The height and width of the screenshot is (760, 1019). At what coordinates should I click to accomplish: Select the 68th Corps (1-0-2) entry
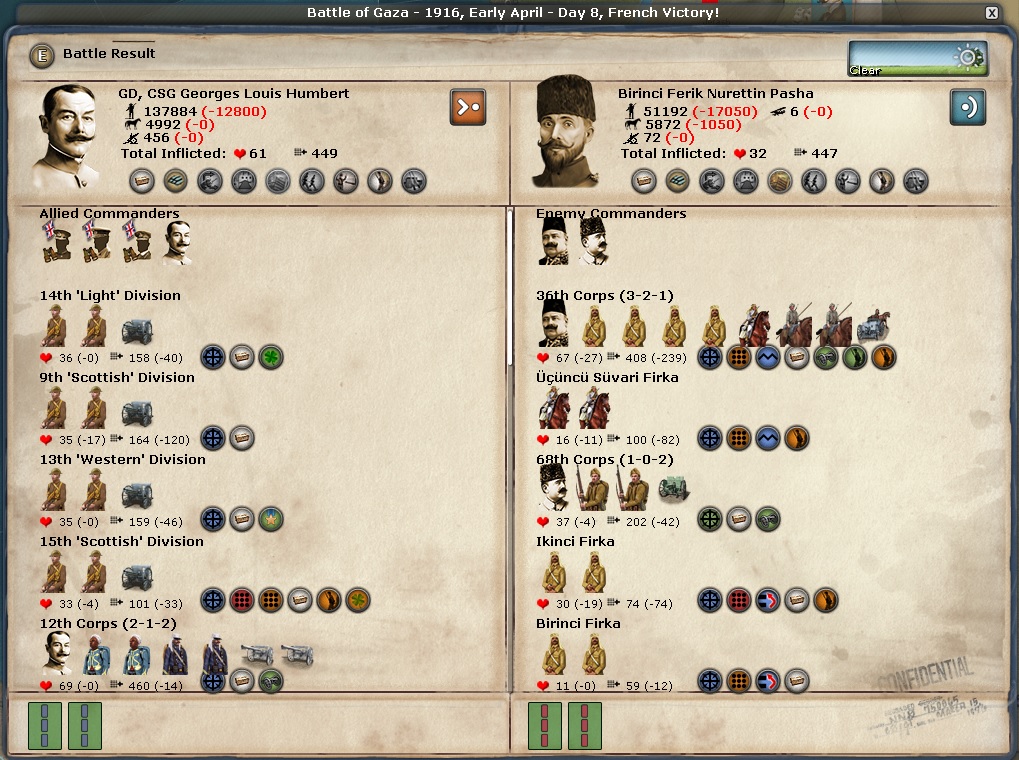(x=604, y=460)
